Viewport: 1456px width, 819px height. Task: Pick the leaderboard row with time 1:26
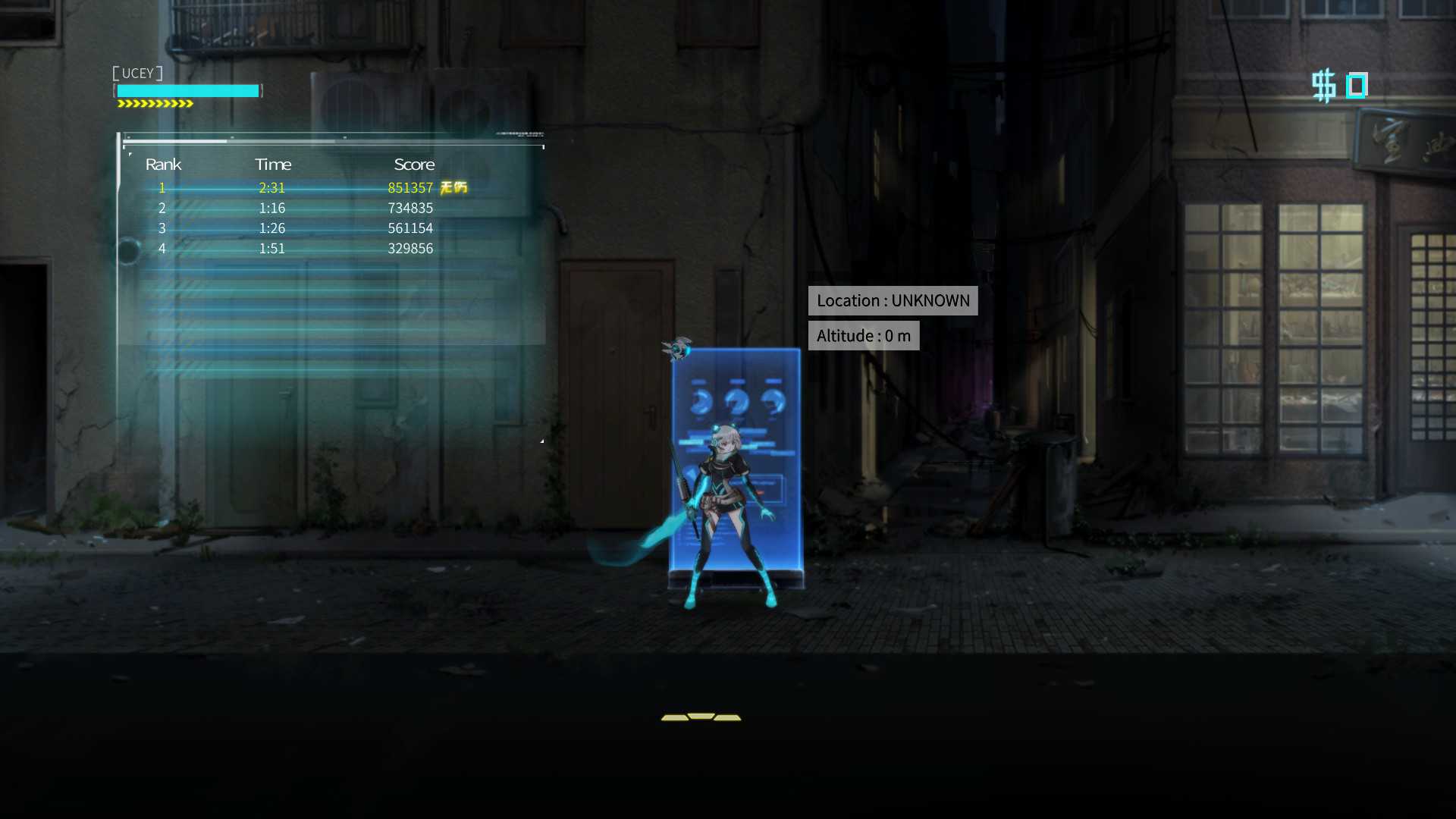[303, 228]
